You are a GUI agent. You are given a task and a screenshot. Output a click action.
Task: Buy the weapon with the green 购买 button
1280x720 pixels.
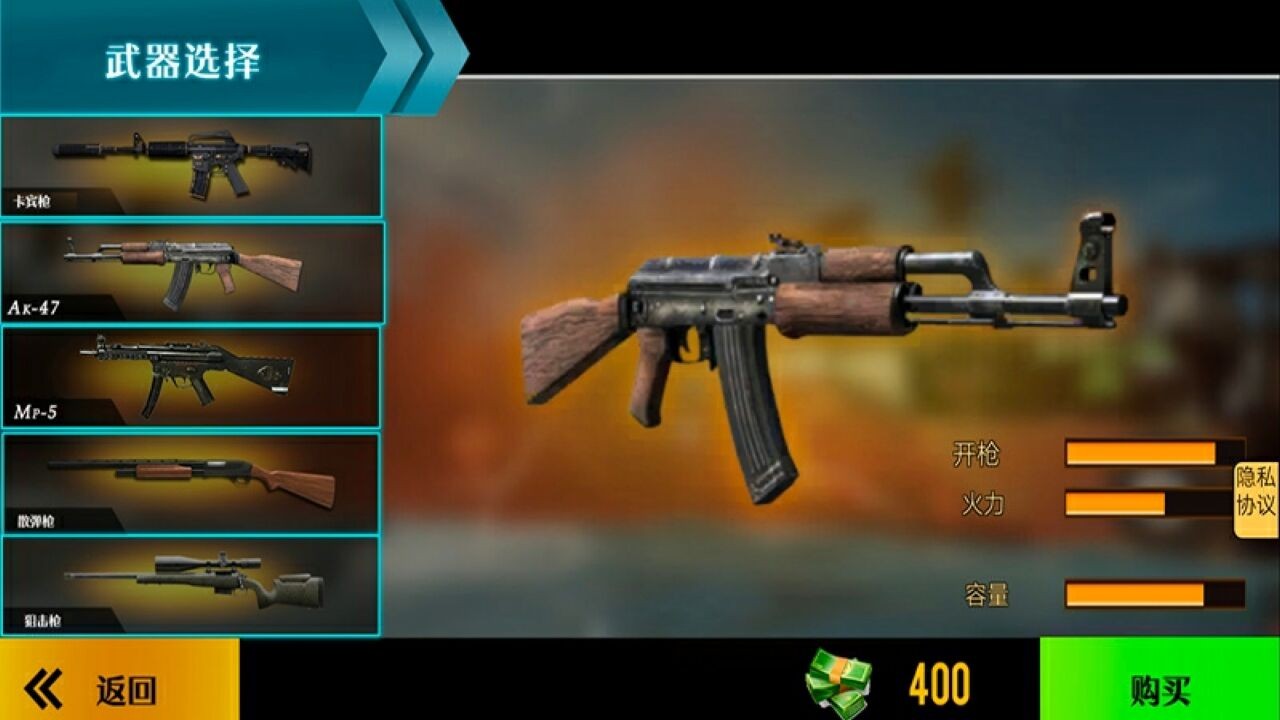pos(1160,688)
